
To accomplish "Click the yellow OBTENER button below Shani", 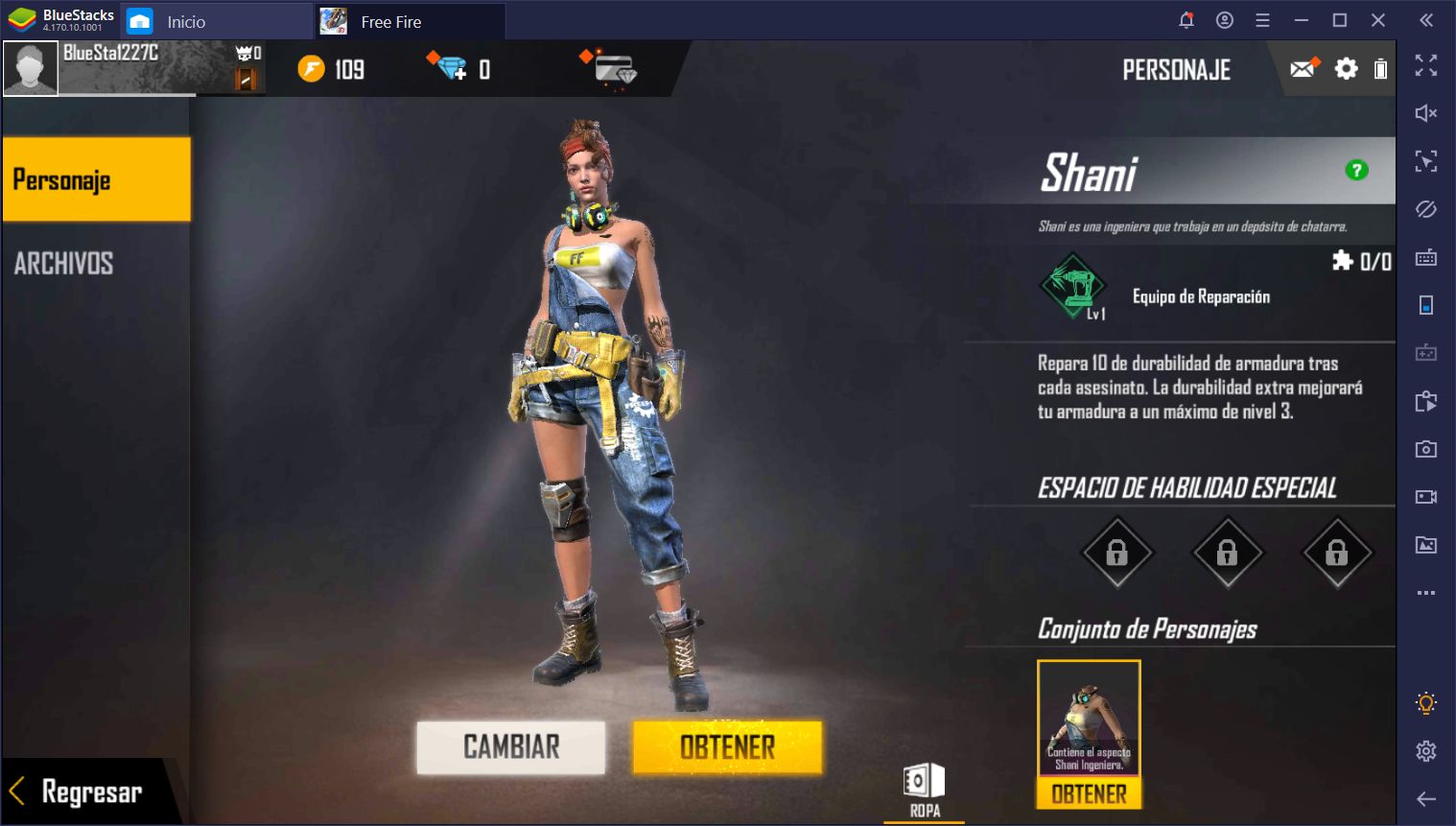I will 727,746.
